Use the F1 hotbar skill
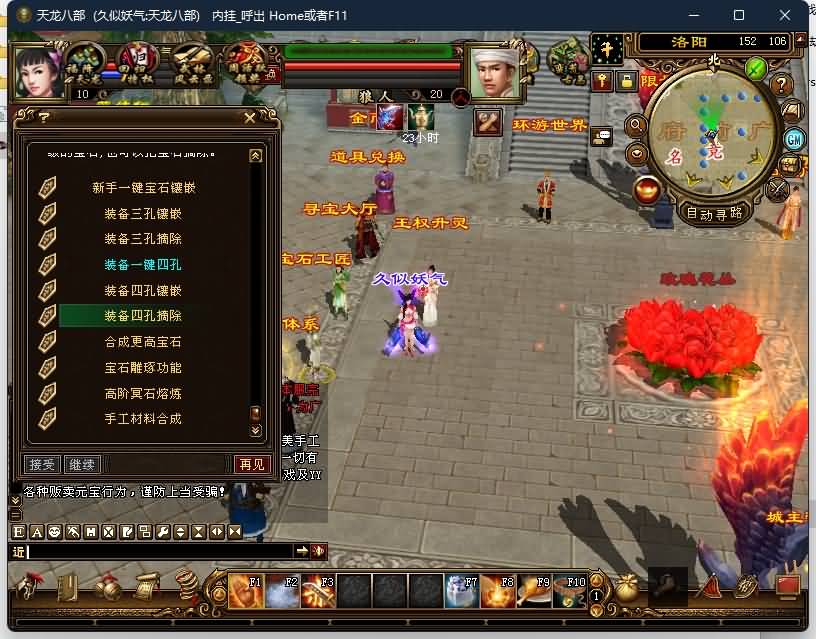This screenshot has width=816, height=639. (x=245, y=591)
